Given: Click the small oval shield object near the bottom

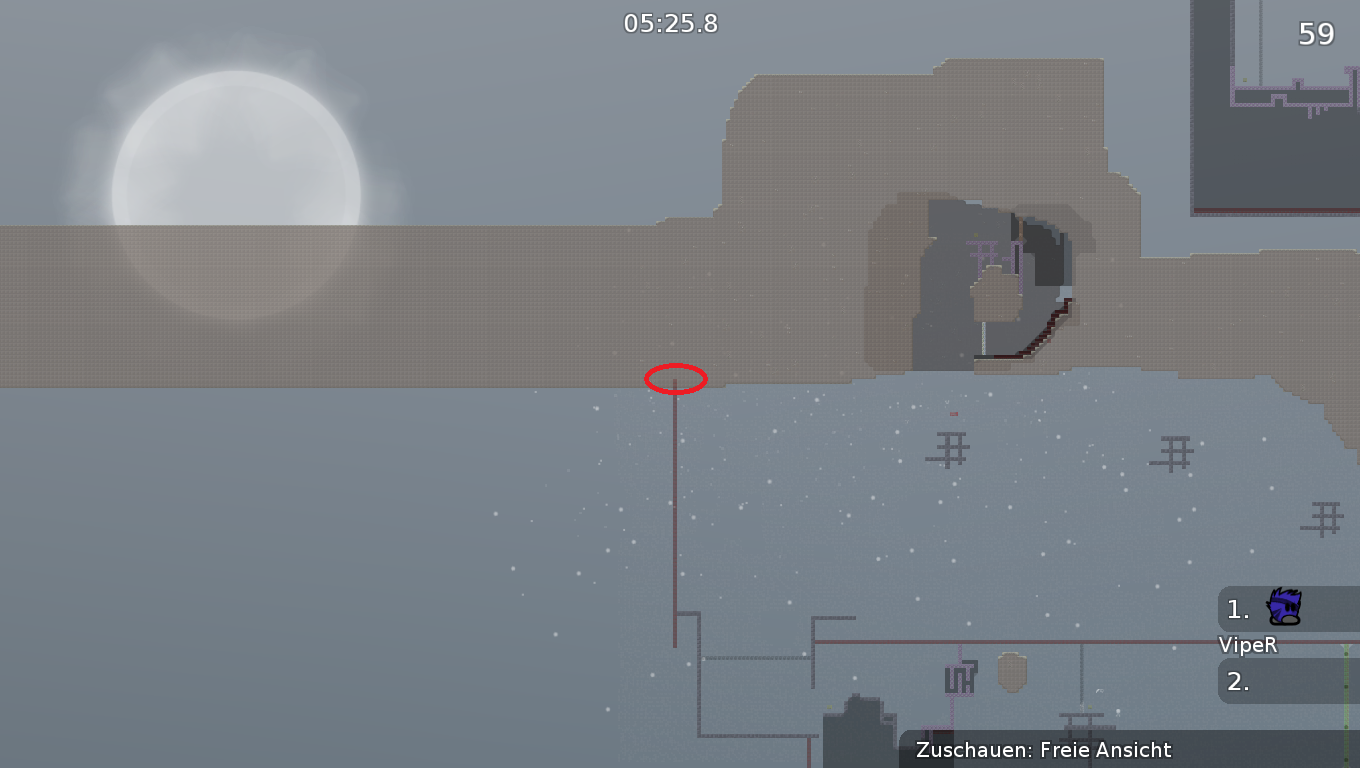Looking at the screenshot, I should [1010, 670].
